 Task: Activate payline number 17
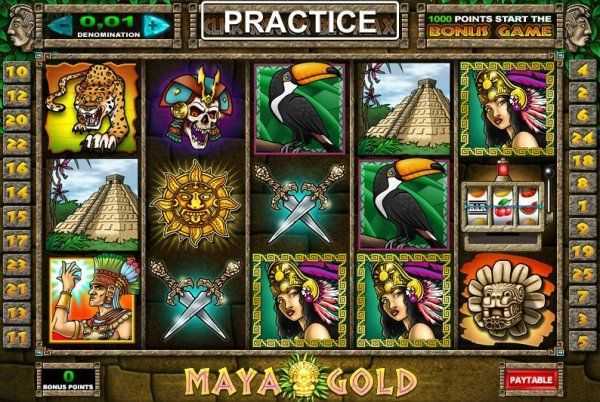pyautogui.click(x=17, y=241)
